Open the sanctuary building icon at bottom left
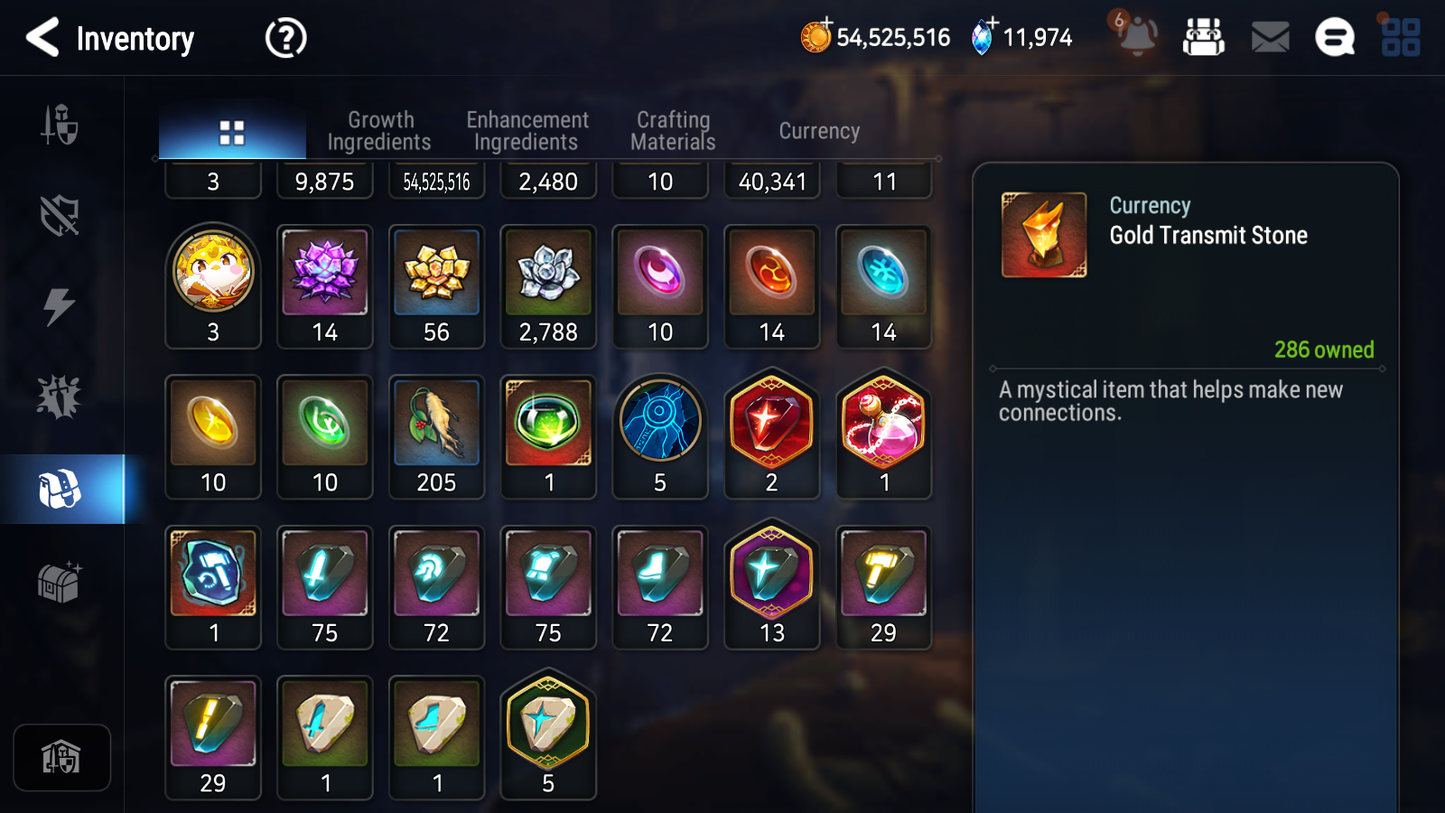Viewport: 1445px width, 813px height. coord(62,758)
